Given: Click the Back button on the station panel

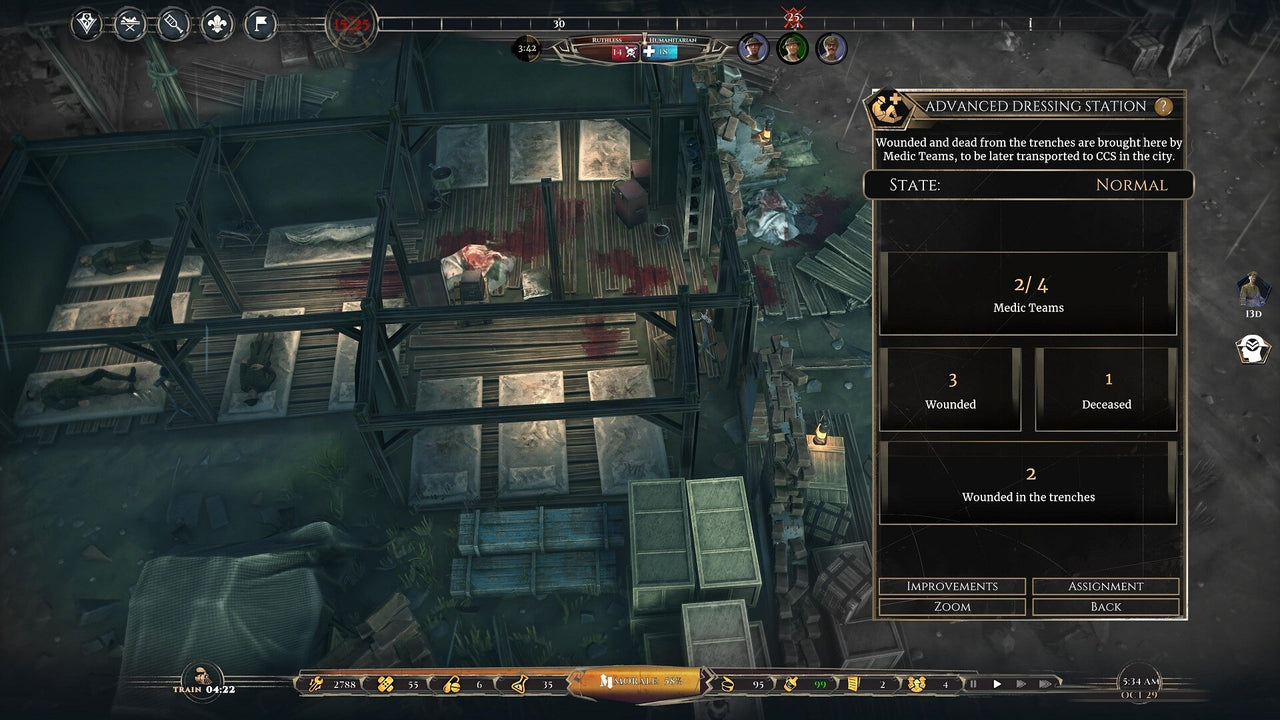Looking at the screenshot, I should (x=1106, y=607).
